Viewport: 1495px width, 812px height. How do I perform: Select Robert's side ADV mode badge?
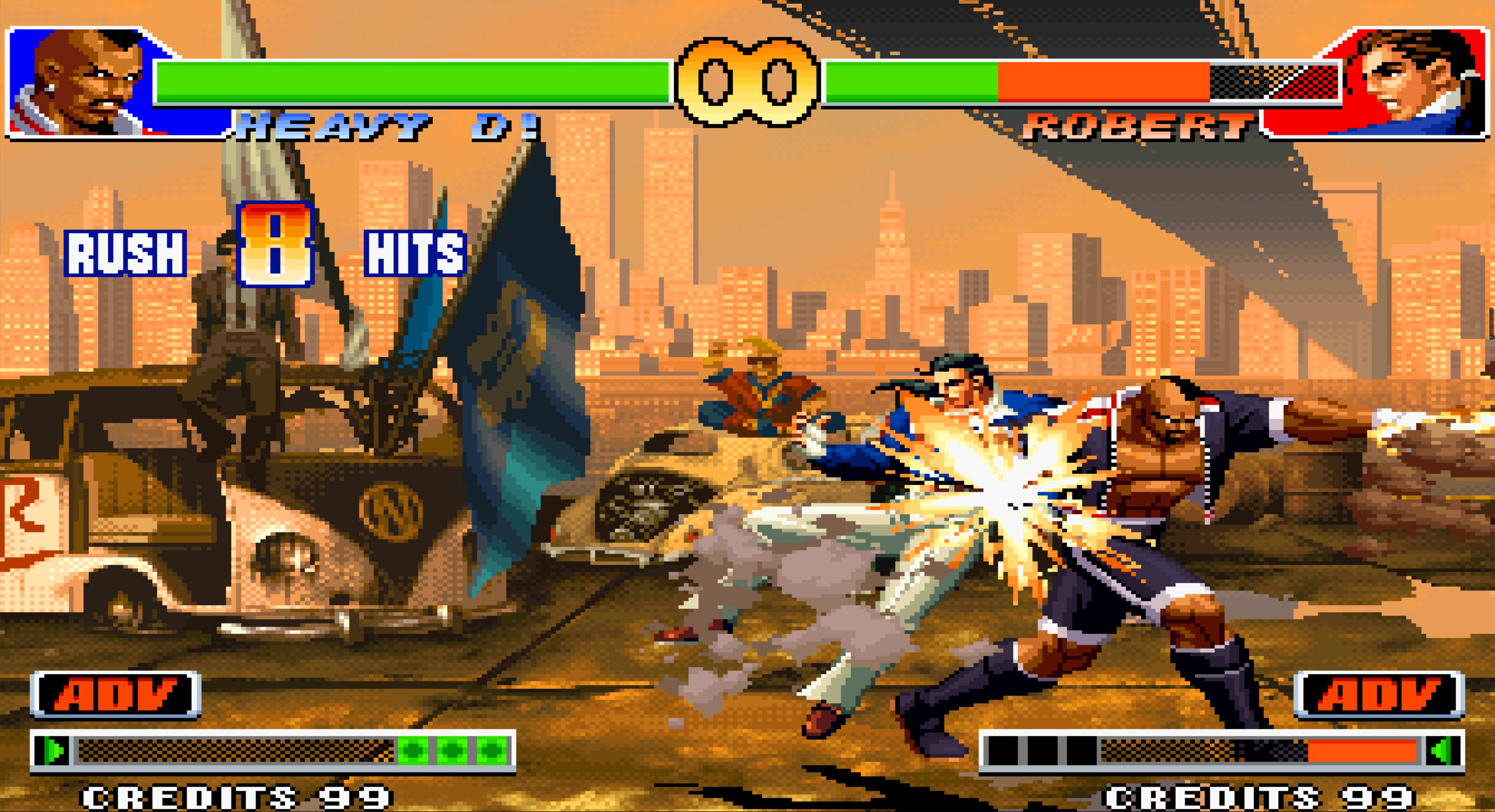click(x=1379, y=695)
